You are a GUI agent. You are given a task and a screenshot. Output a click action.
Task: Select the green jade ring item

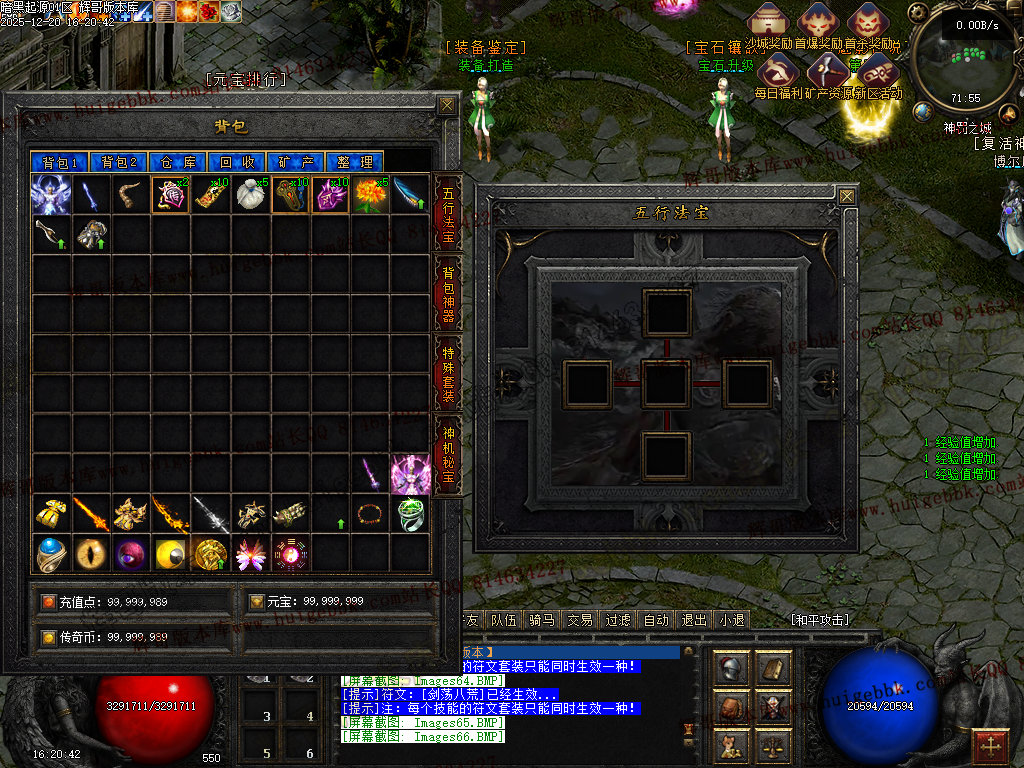click(410, 514)
